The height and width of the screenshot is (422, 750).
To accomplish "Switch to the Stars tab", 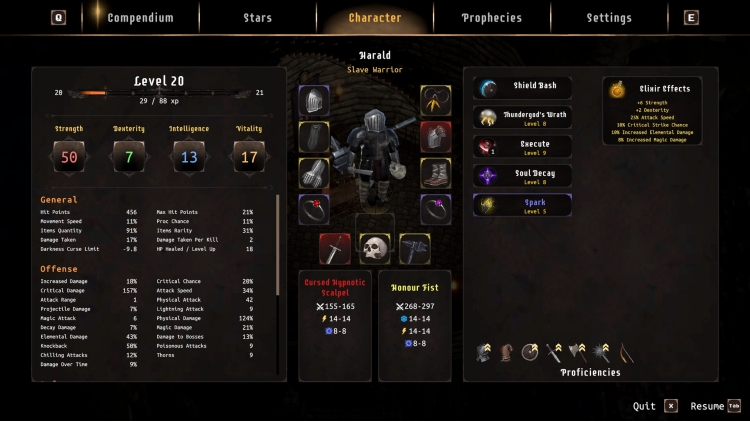I will pos(257,18).
